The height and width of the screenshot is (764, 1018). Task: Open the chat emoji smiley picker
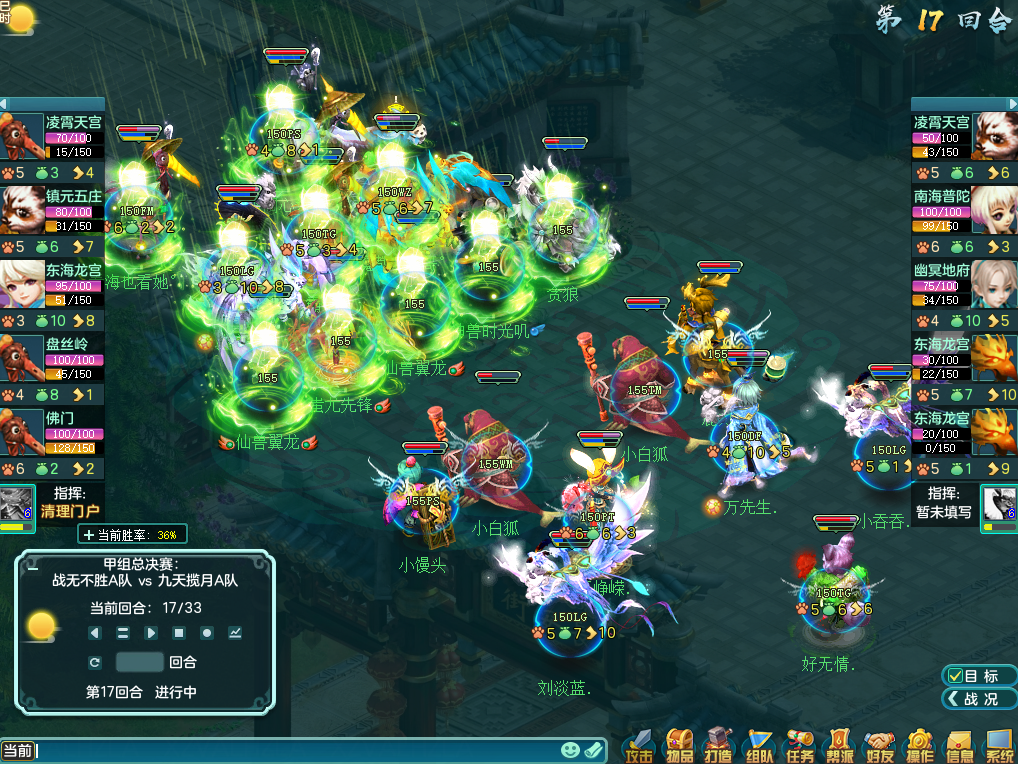[570, 750]
